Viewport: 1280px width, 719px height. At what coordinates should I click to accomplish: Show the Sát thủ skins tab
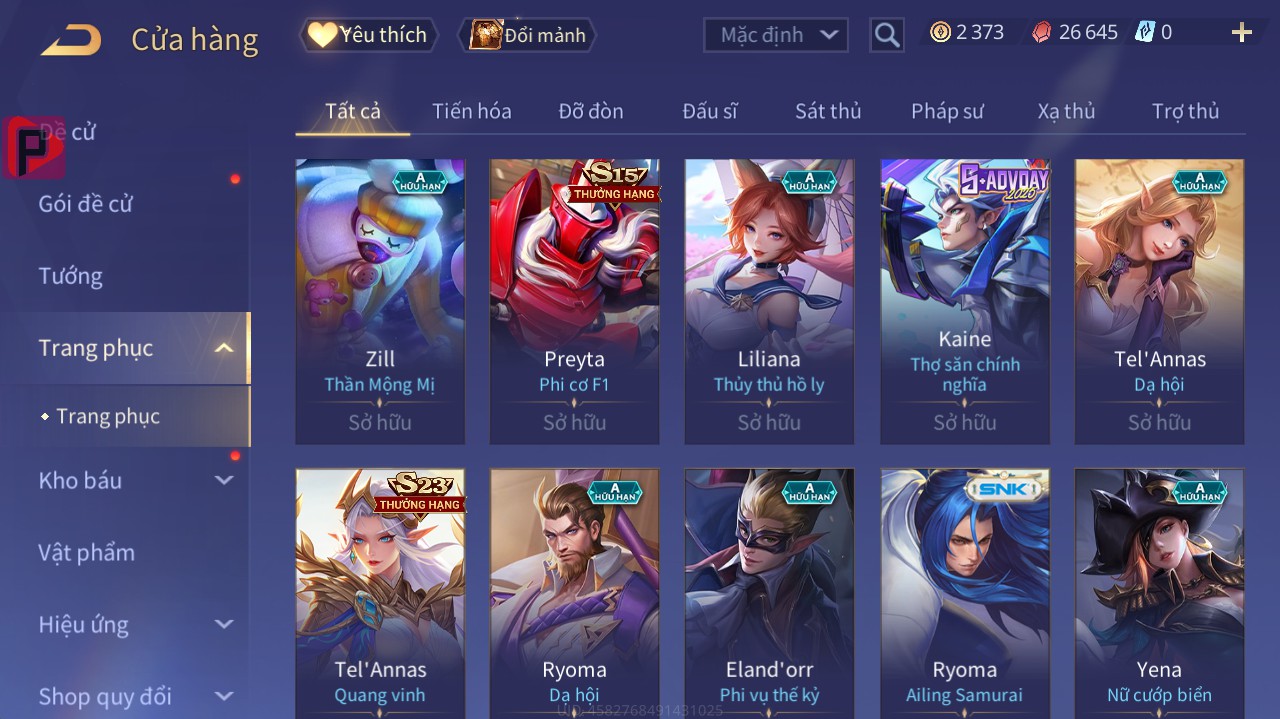coord(828,111)
